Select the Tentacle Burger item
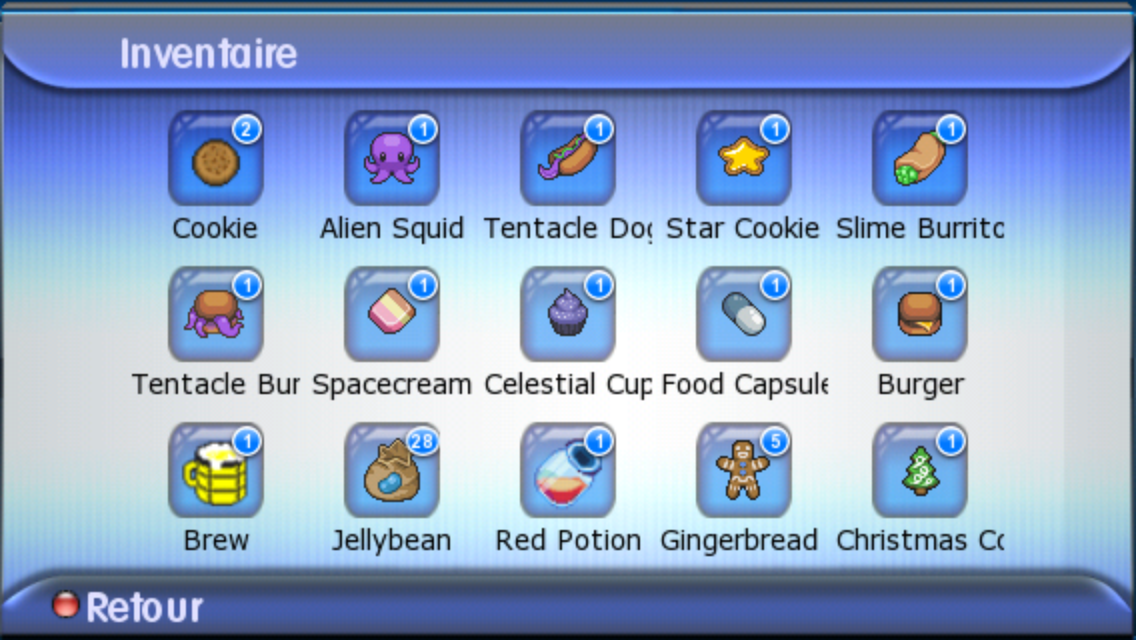The width and height of the screenshot is (1136, 640). click(x=215, y=316)
